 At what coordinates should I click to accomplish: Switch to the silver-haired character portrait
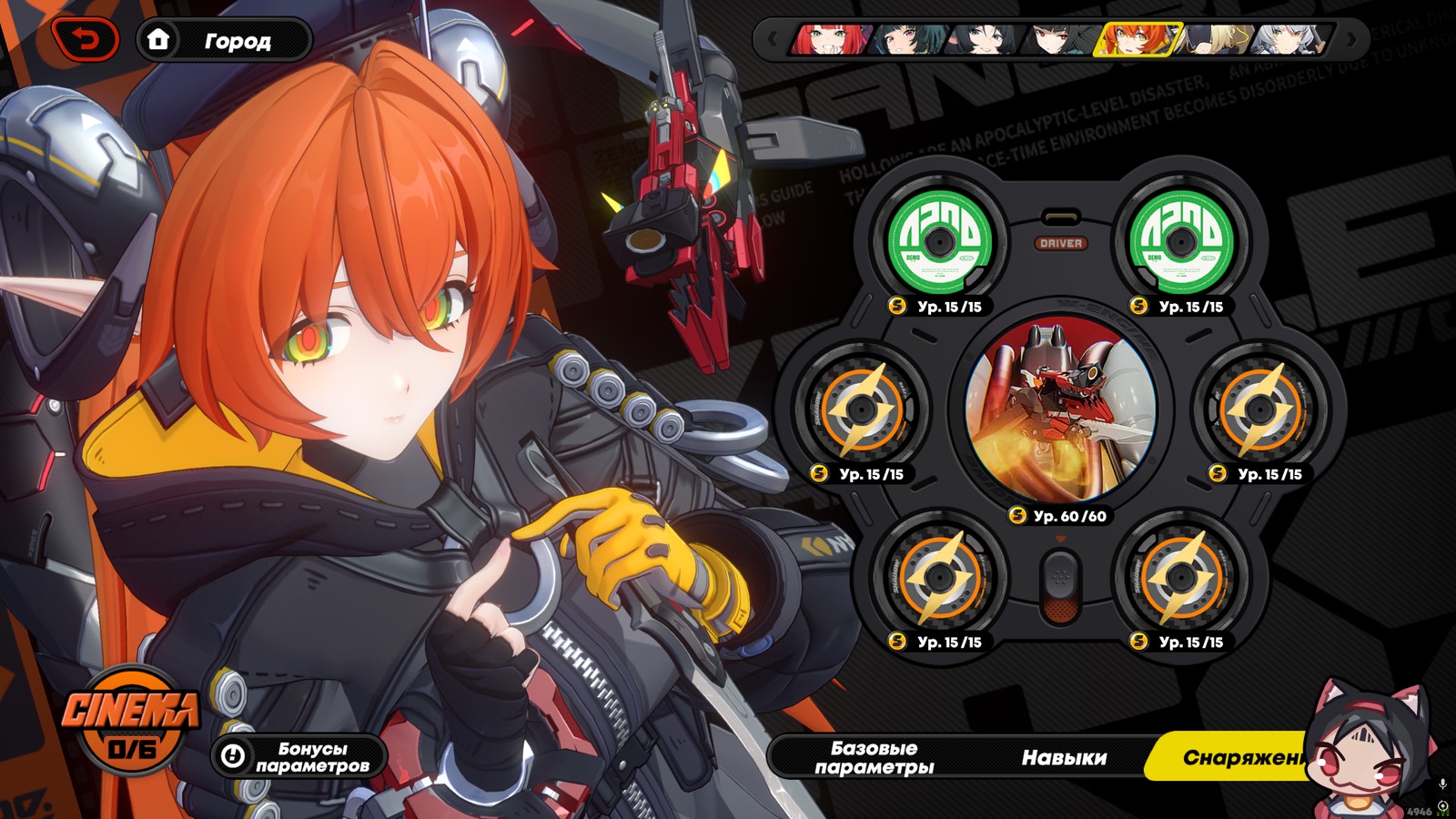[1290, 40]
